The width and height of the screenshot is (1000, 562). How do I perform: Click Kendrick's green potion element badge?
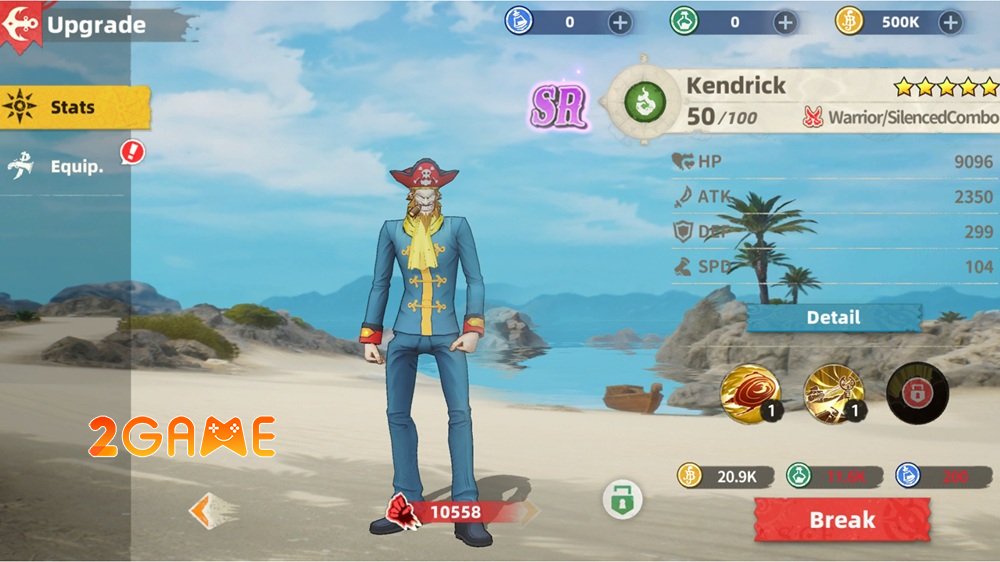[x=641, y=100]
